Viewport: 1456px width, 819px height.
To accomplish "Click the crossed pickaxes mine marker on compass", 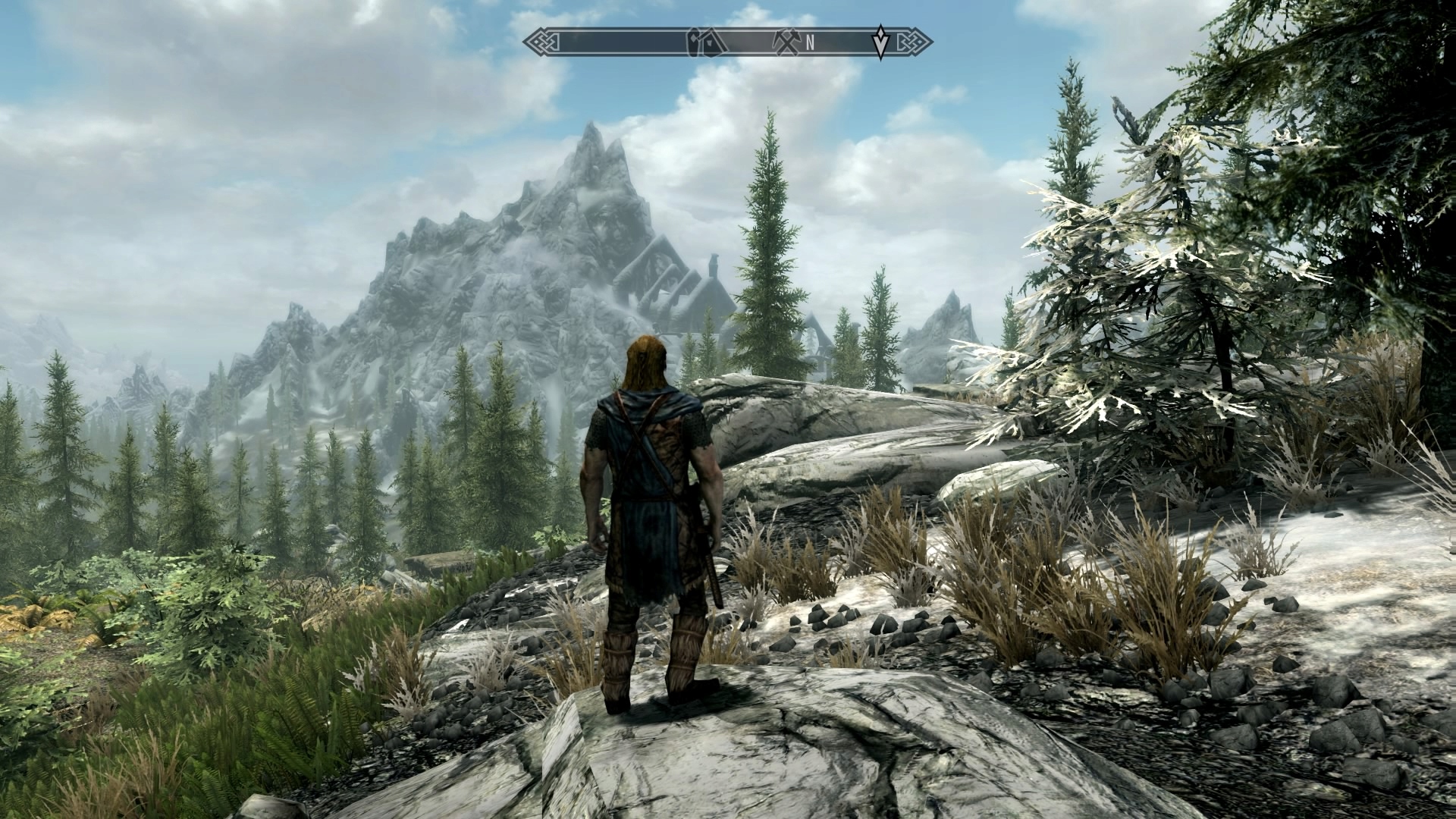I will (x=786, y=42).
